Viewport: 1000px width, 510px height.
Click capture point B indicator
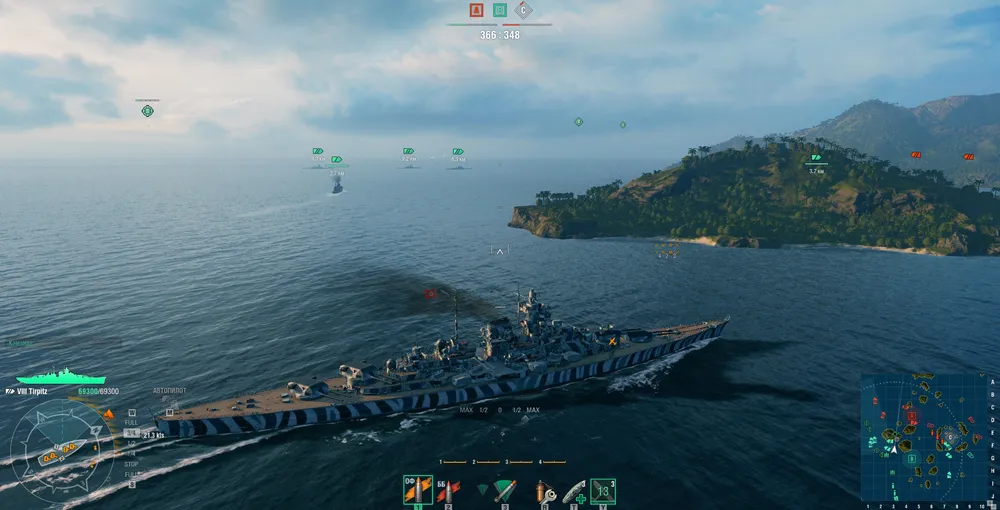pyautogui.click(x=500, y=11)
